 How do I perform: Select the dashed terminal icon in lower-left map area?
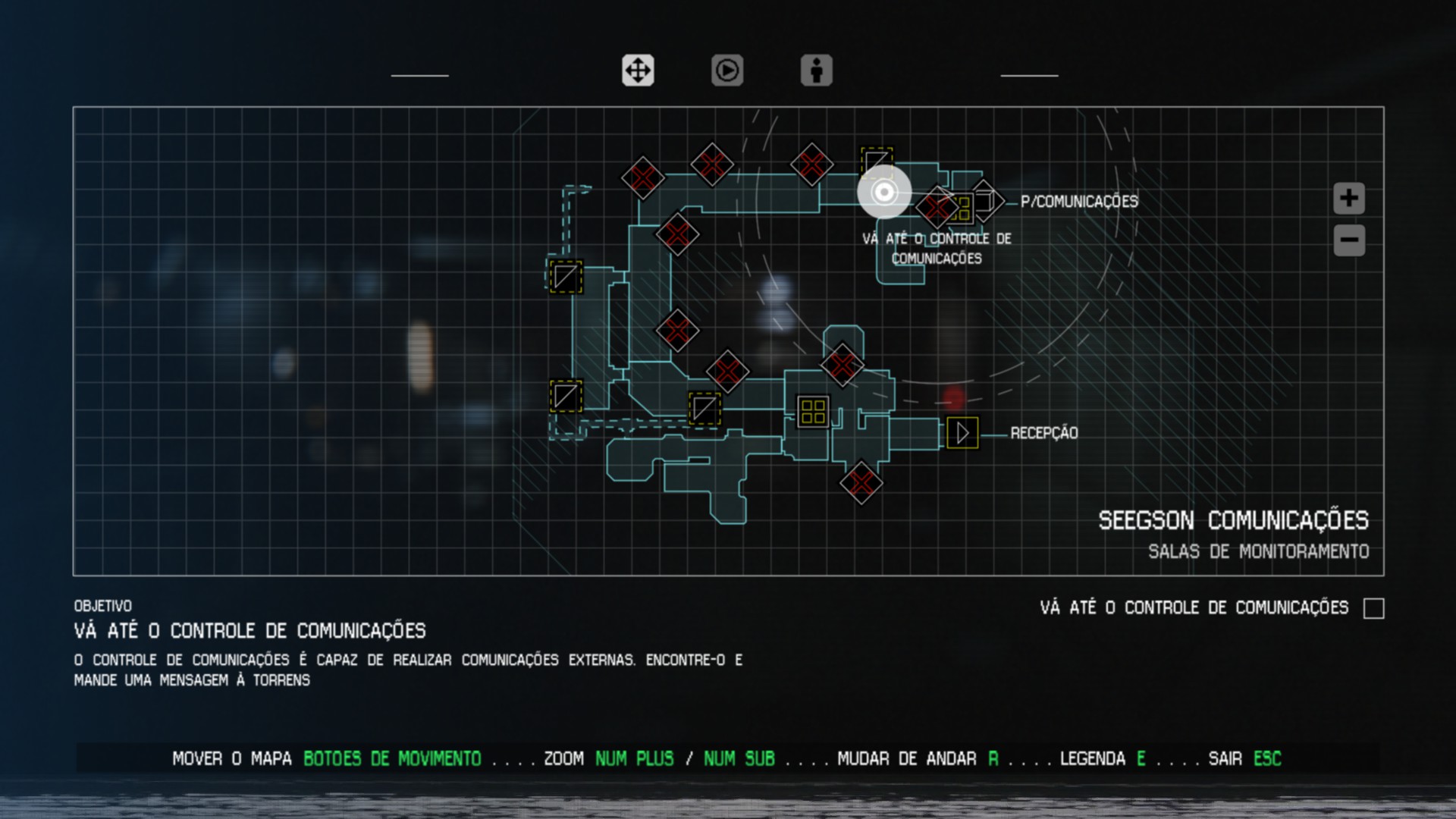(564, 394)
